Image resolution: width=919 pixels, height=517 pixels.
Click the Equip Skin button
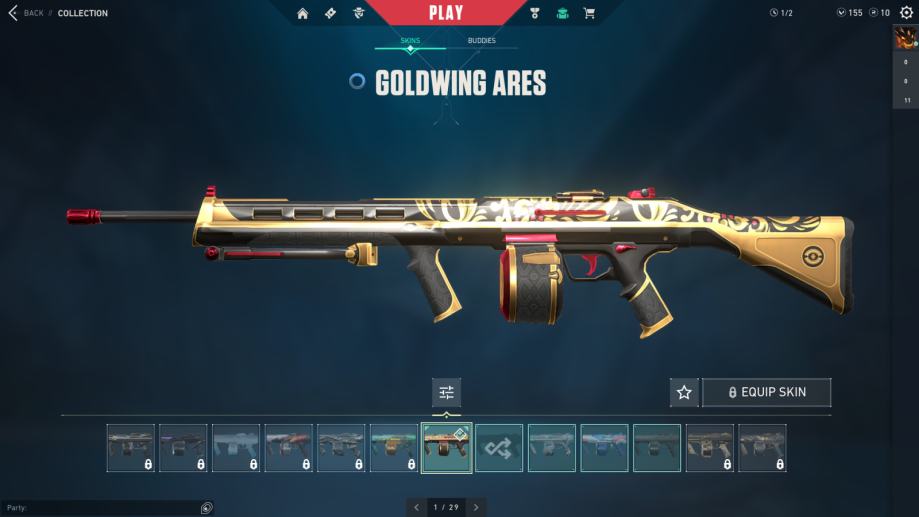pos(766,392)
